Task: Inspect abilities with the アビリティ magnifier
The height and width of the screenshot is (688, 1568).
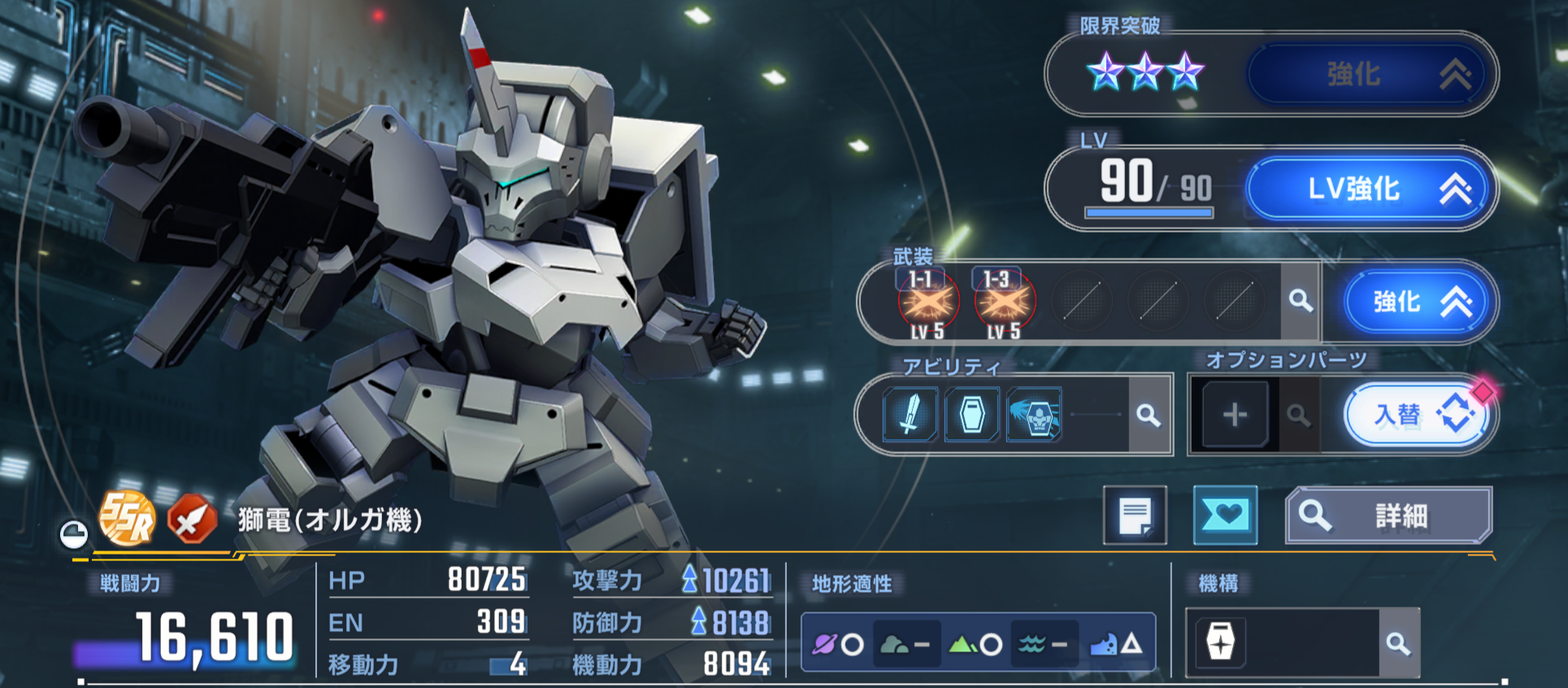Action: pos(1149,416)
